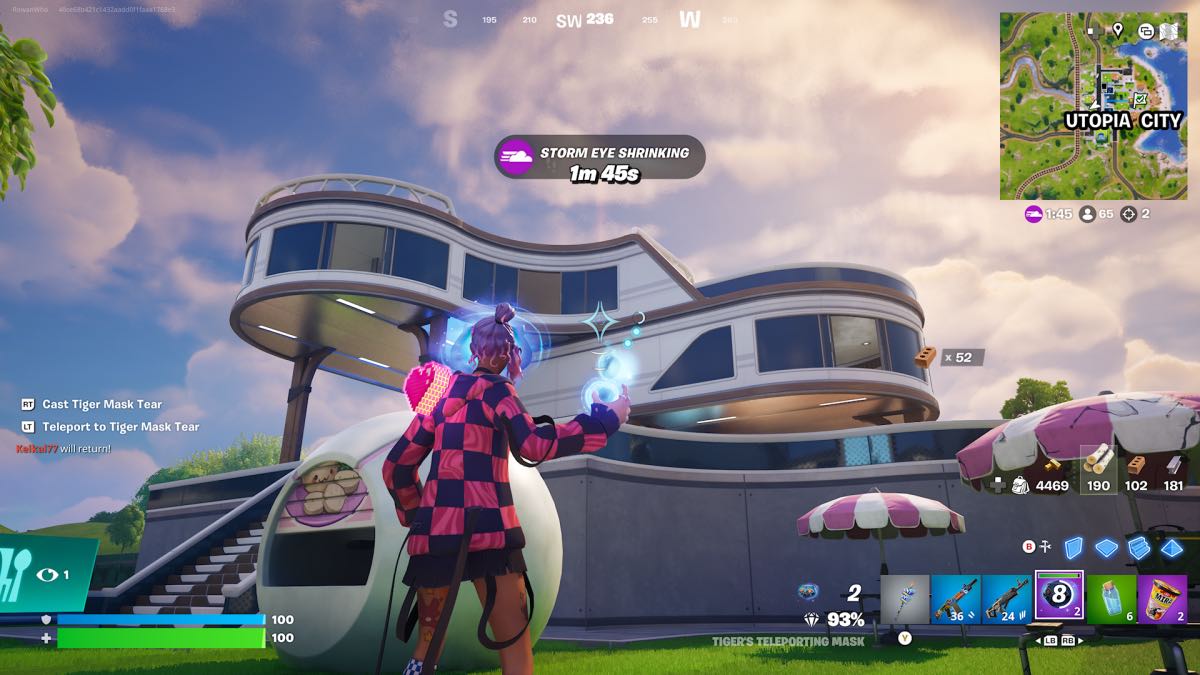Choose the pyramid roof build piece
Image resolution: width=1200 pixels, height=675 pixels.
(1171, 547)
